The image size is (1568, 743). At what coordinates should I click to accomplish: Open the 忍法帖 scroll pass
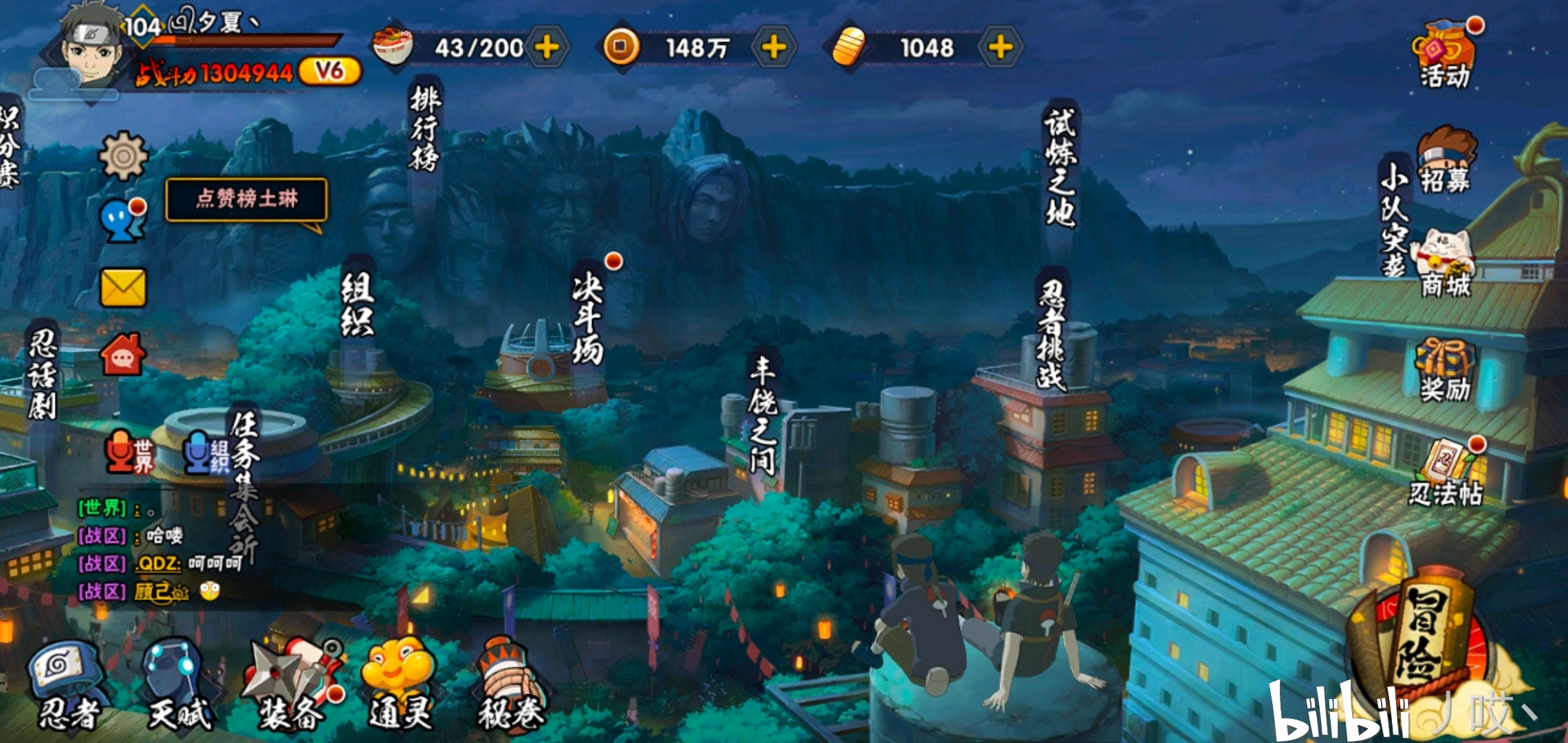click(x=1444, y=473)
